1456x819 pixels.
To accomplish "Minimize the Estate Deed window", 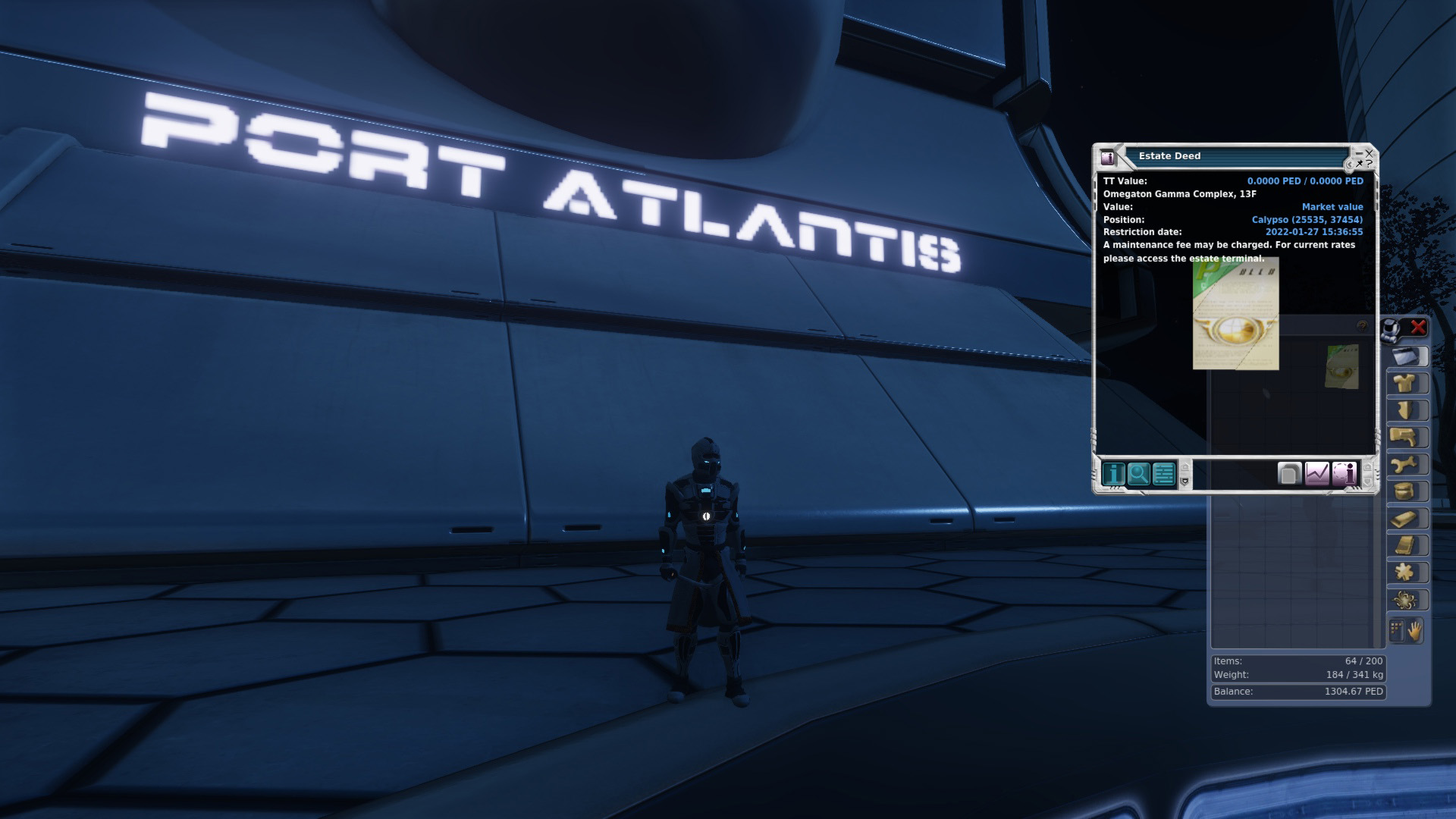I will point(1359,153).
